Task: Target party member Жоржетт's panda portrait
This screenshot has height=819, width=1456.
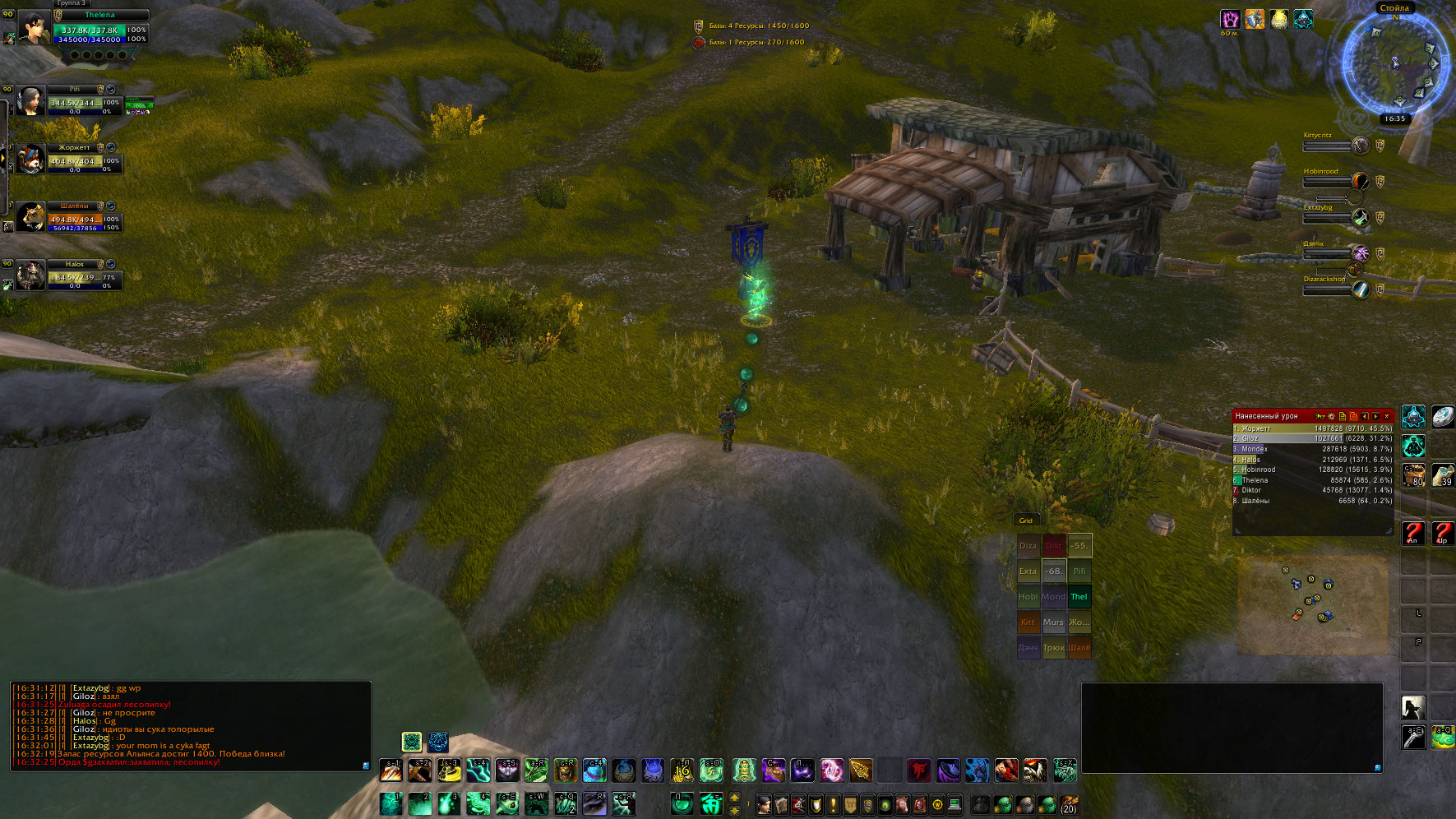Action: point(30,159)
